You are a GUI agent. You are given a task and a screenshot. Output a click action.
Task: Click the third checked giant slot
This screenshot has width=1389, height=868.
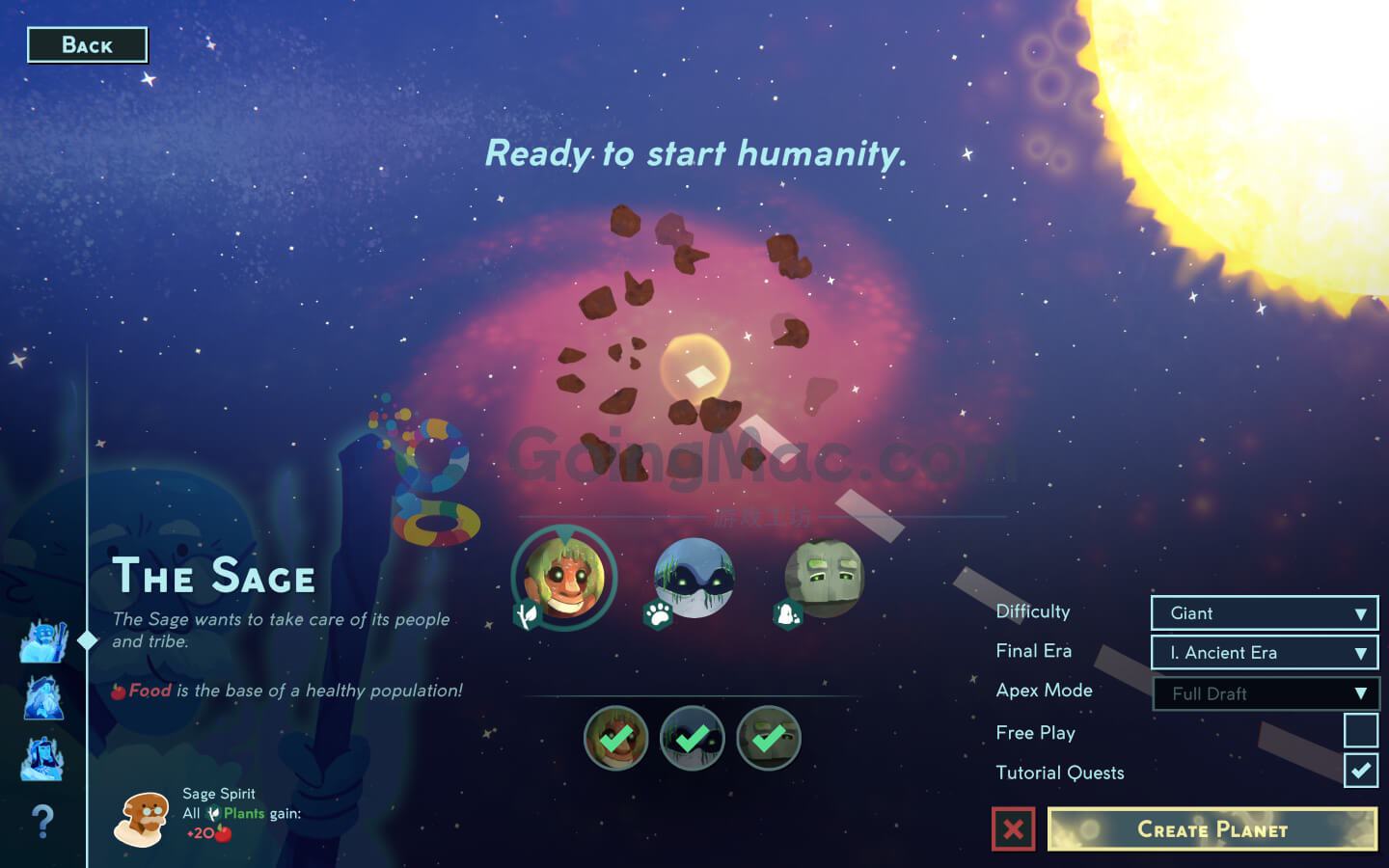pos(768,738)
